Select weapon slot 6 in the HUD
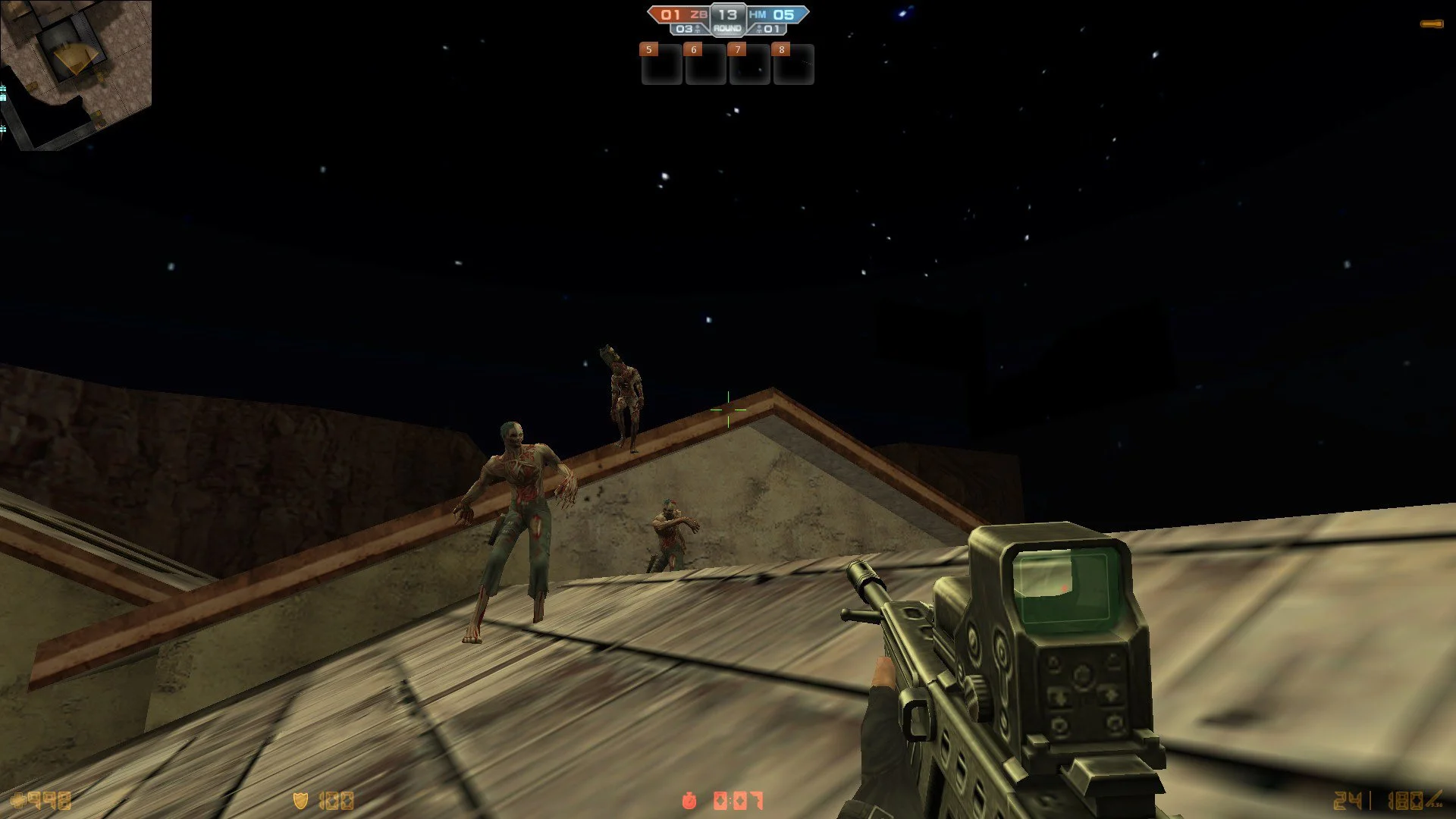The height and width of the screenshot is (819, 1456). 704,66
